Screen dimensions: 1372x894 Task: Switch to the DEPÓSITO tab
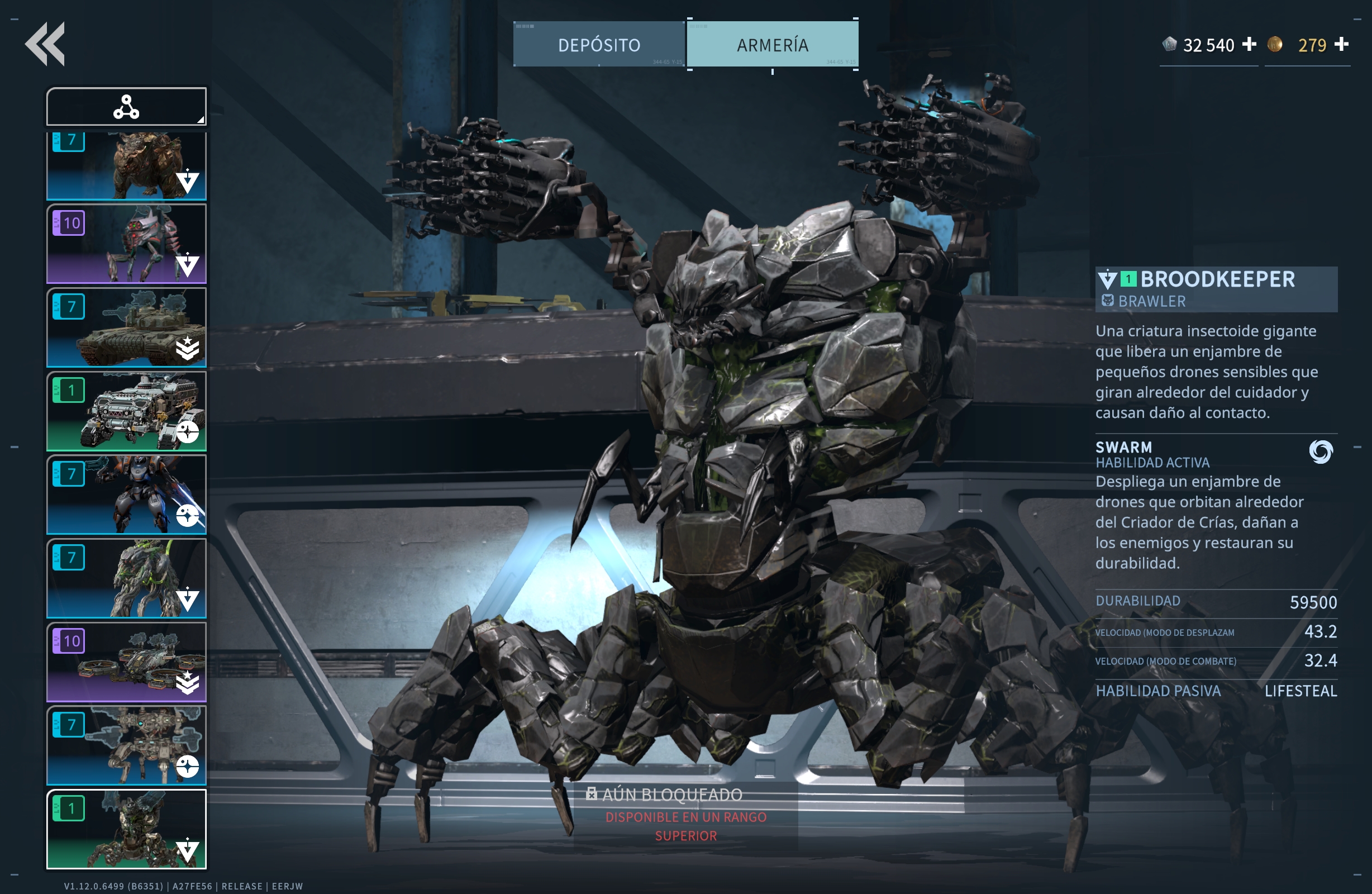(x=598, y=44)
